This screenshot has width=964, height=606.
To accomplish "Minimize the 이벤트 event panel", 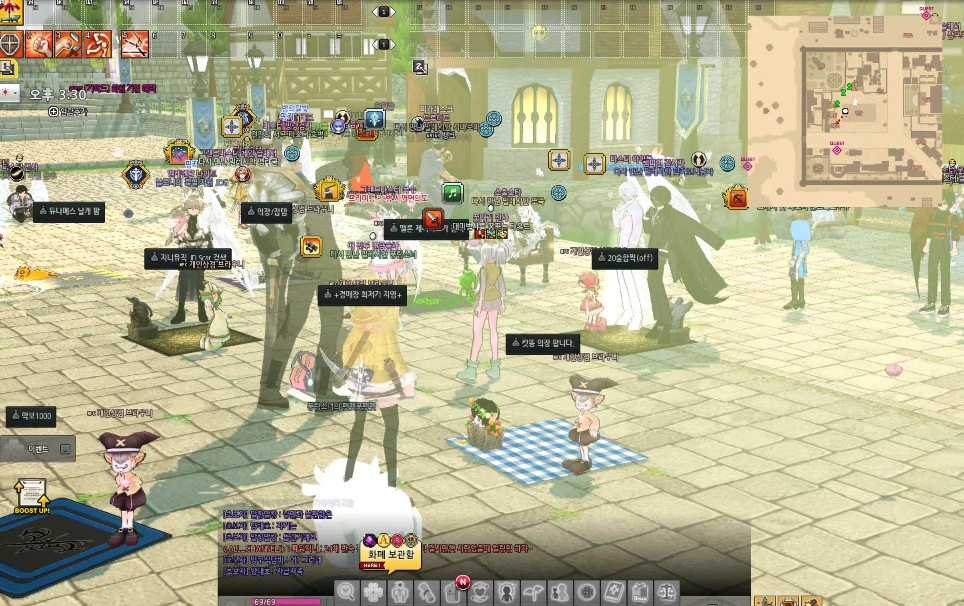I will (66, 450).
